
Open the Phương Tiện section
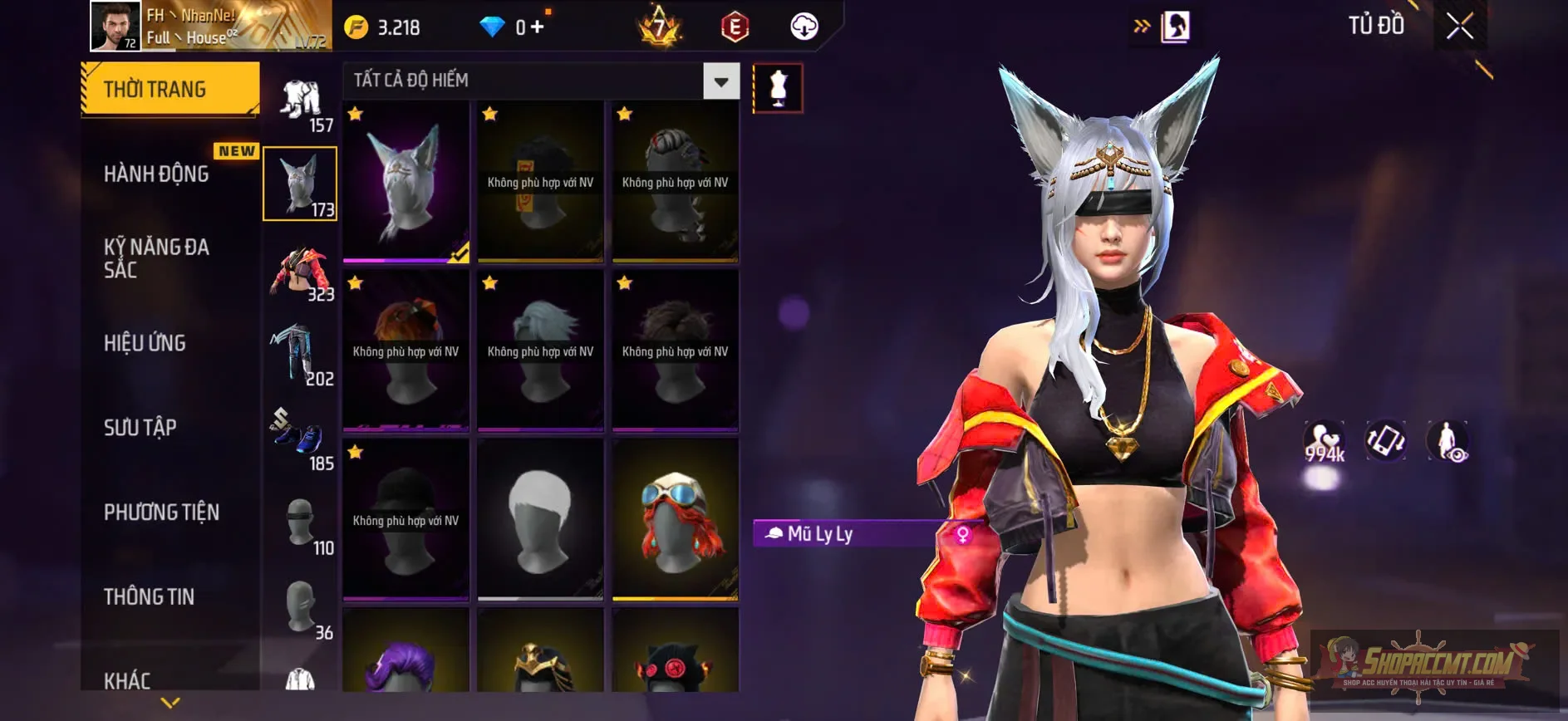160,513
